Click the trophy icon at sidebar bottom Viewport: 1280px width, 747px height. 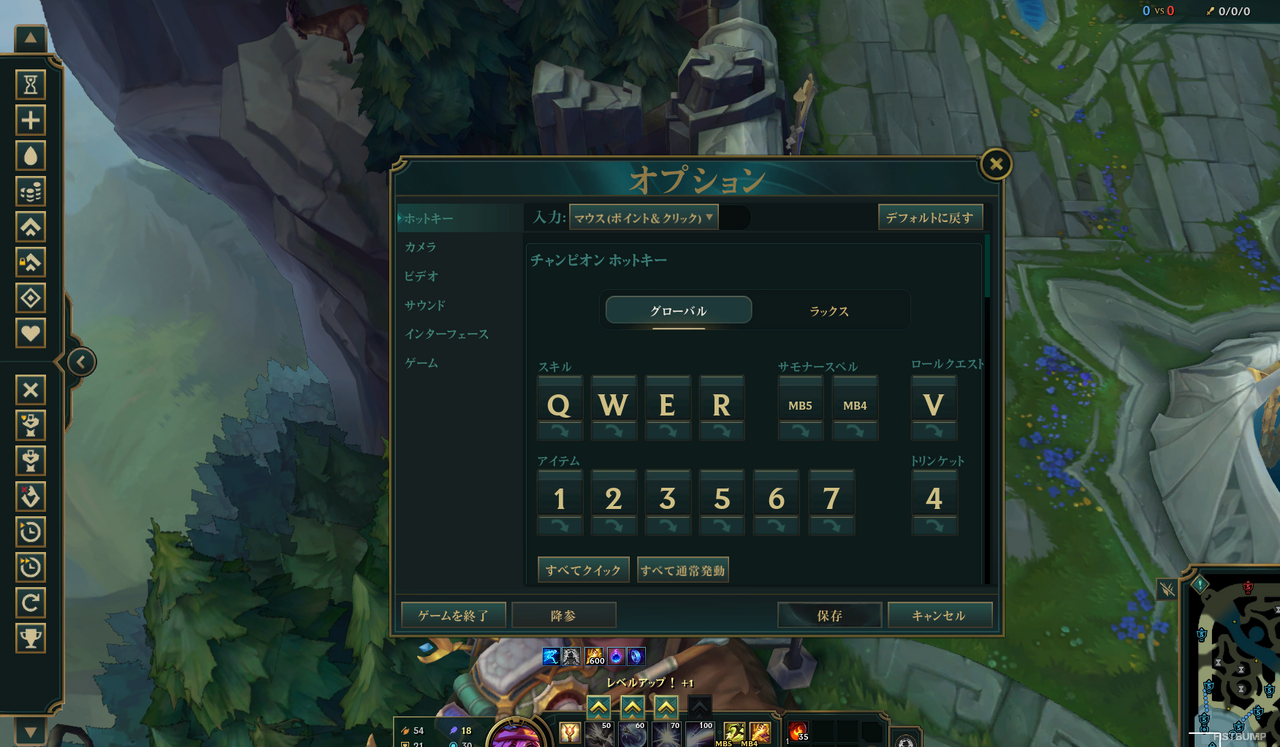[30, 637]
